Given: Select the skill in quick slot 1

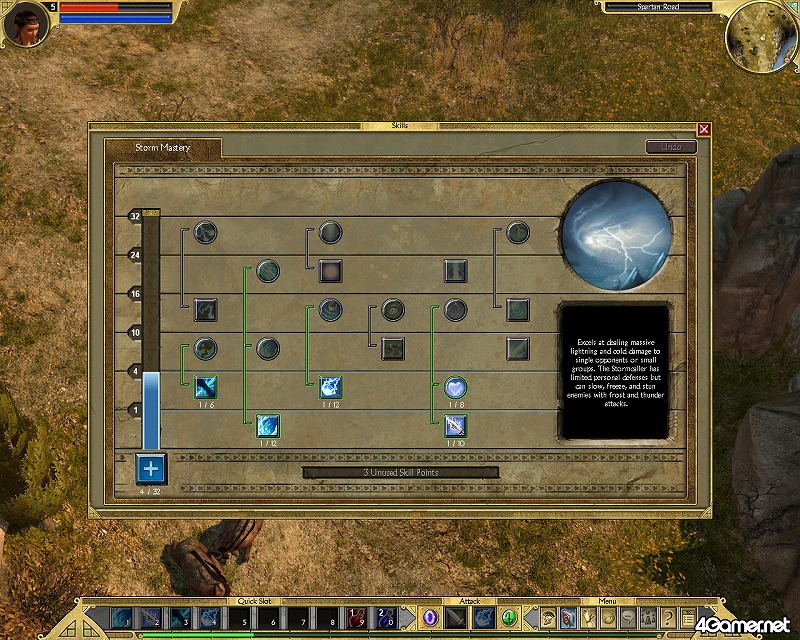Looking at the screenshot, I should 121,618.
